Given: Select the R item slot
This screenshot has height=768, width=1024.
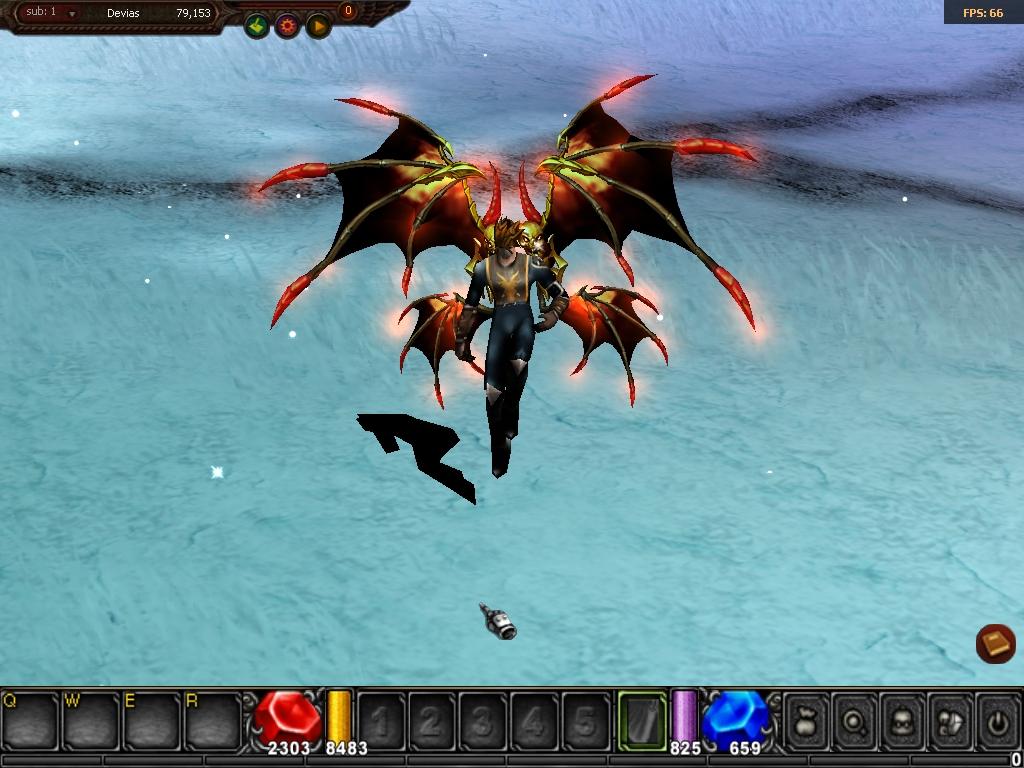Looking at the screenshot, I should 213,719.
